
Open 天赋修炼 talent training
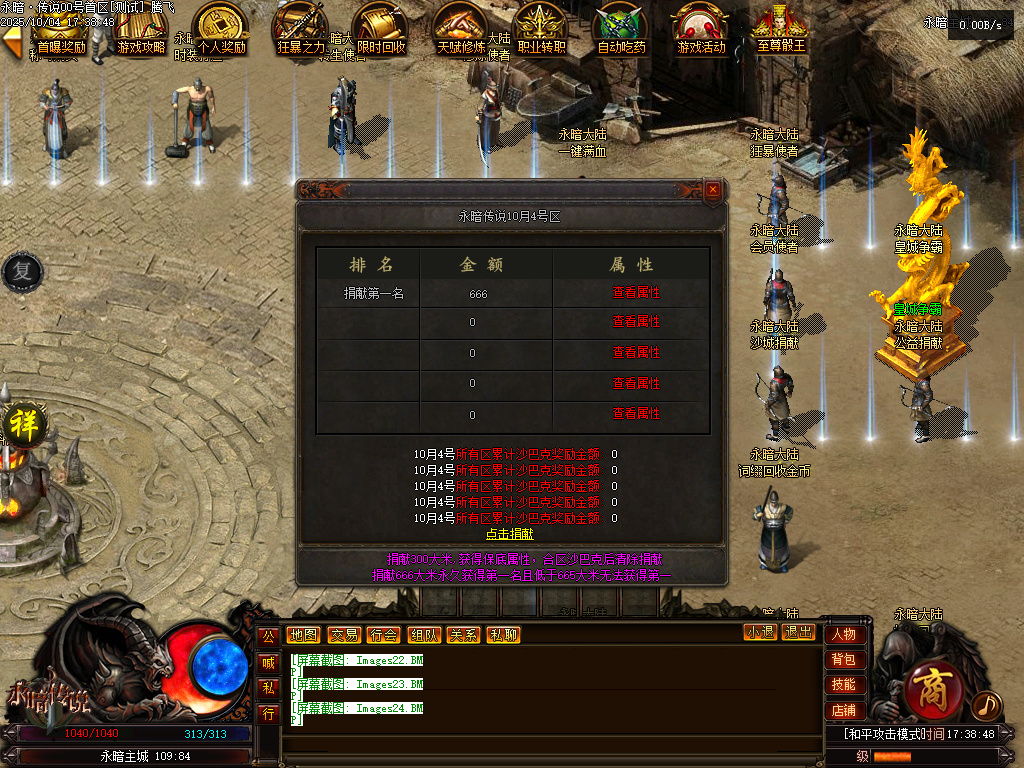pos(461,30)
